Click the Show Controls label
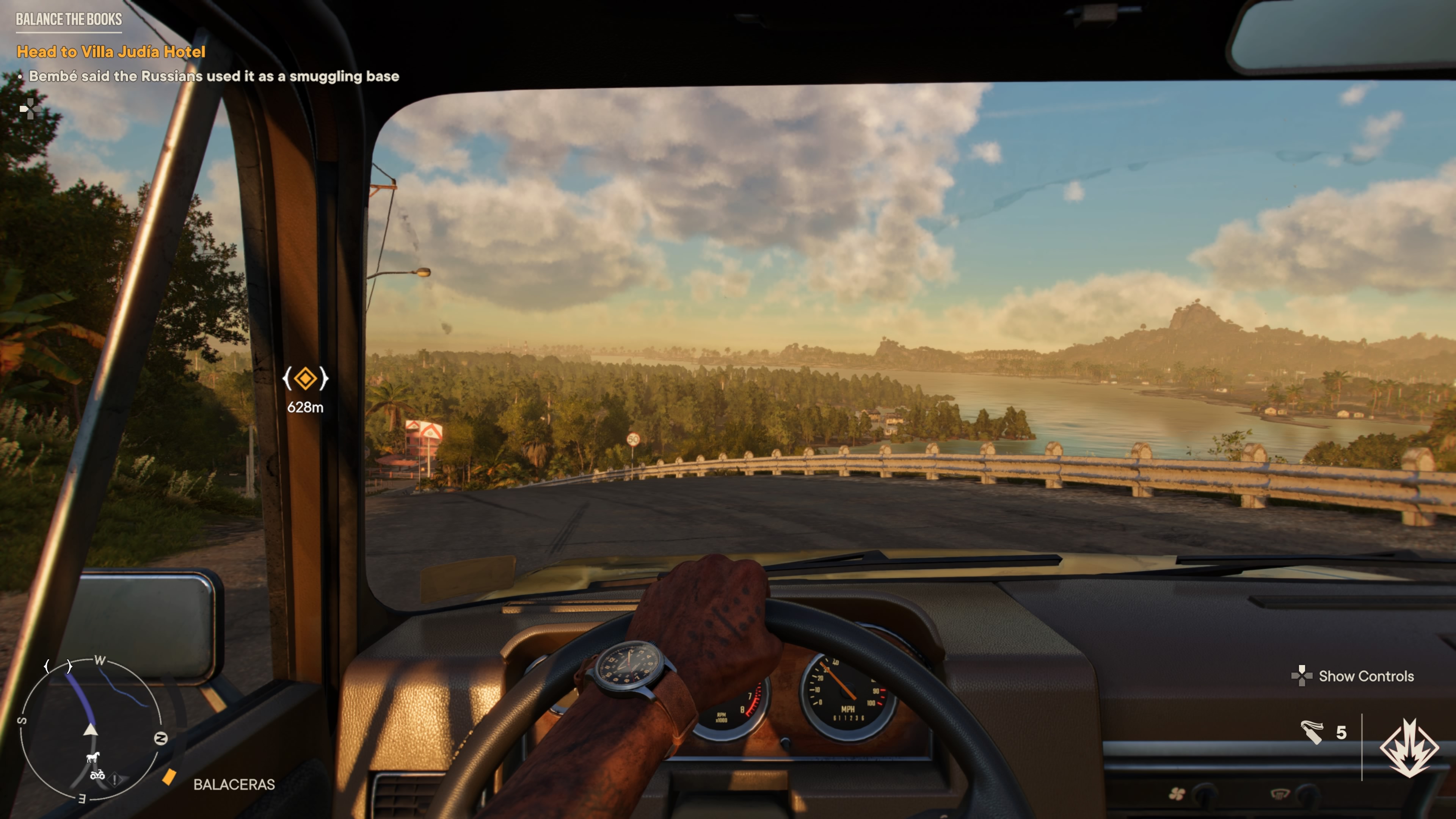This screenshot has width=1456, height=819. (1365, 676)
